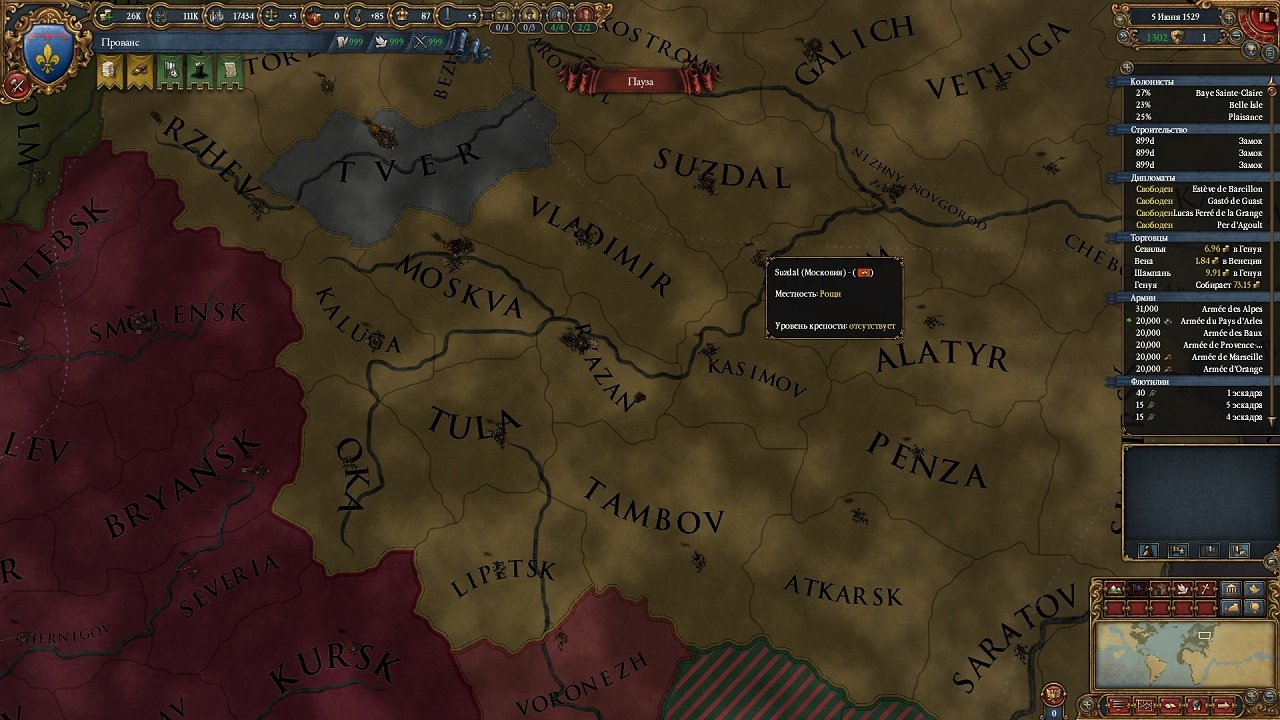Image resolution: width=1280 pixels, height=720 pixels.
Task: Collapse the Колонисты section in the outliner
Action: 1160,82
